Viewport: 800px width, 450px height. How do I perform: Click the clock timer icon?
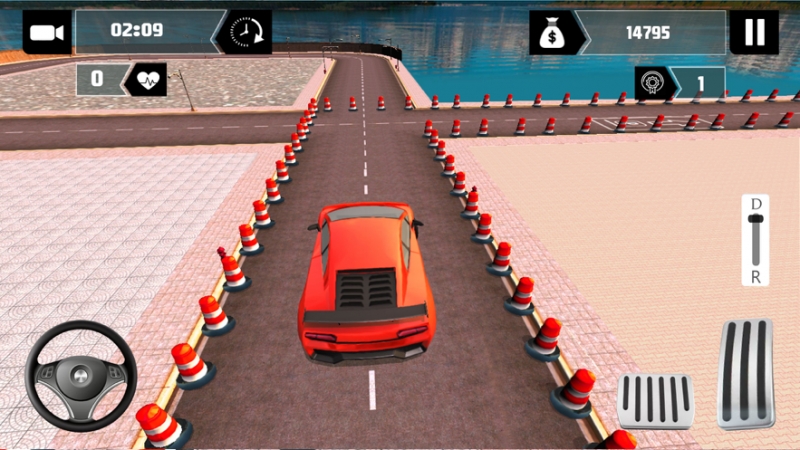coord(243,32)
